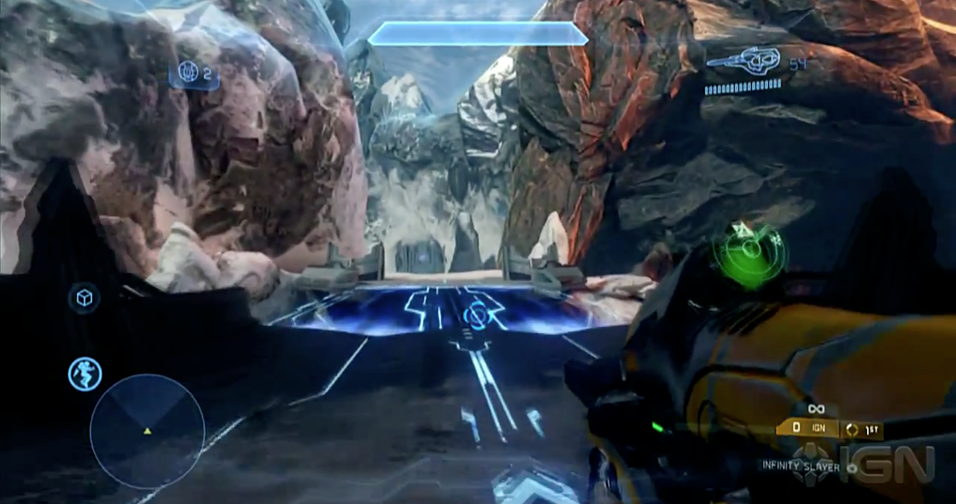This screenshot has height=504, width=956.
Task: Click the circular motion tracker radar
Action: [x=147, y=431]
